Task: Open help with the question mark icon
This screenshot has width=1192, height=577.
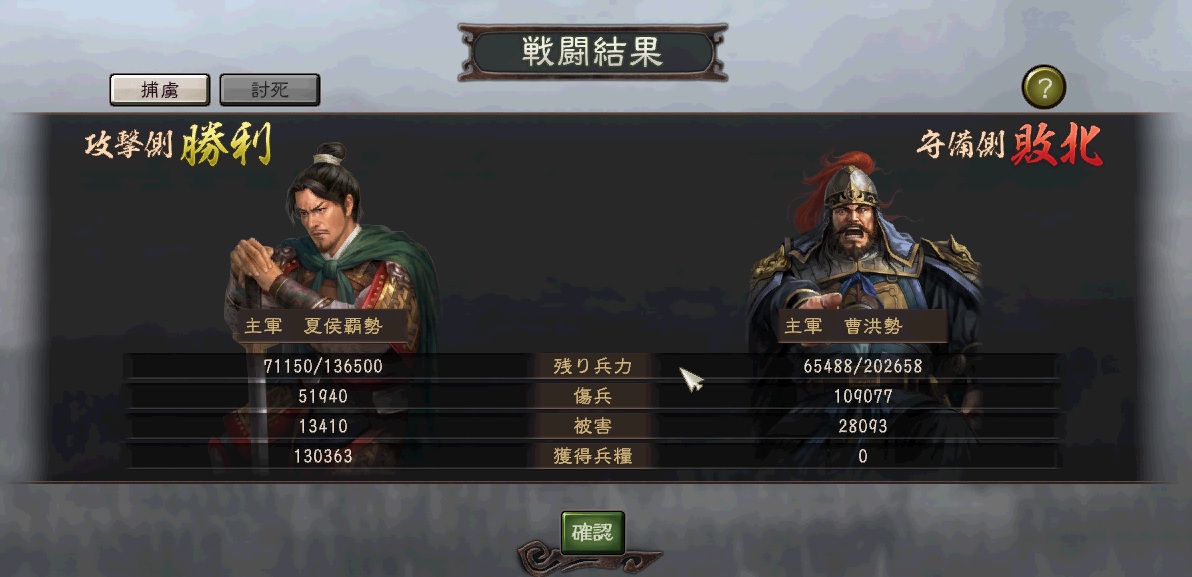Action: [1043, 88]
